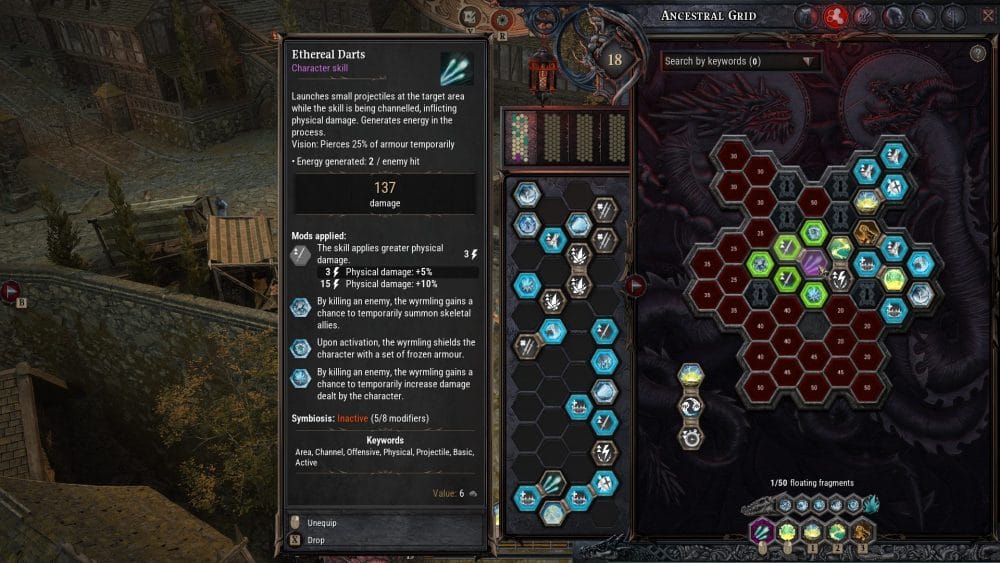Switch to the active red fragments tab
Image resolution: width=1000 pixels, height=563 pixels.
[x=836, y=16]
